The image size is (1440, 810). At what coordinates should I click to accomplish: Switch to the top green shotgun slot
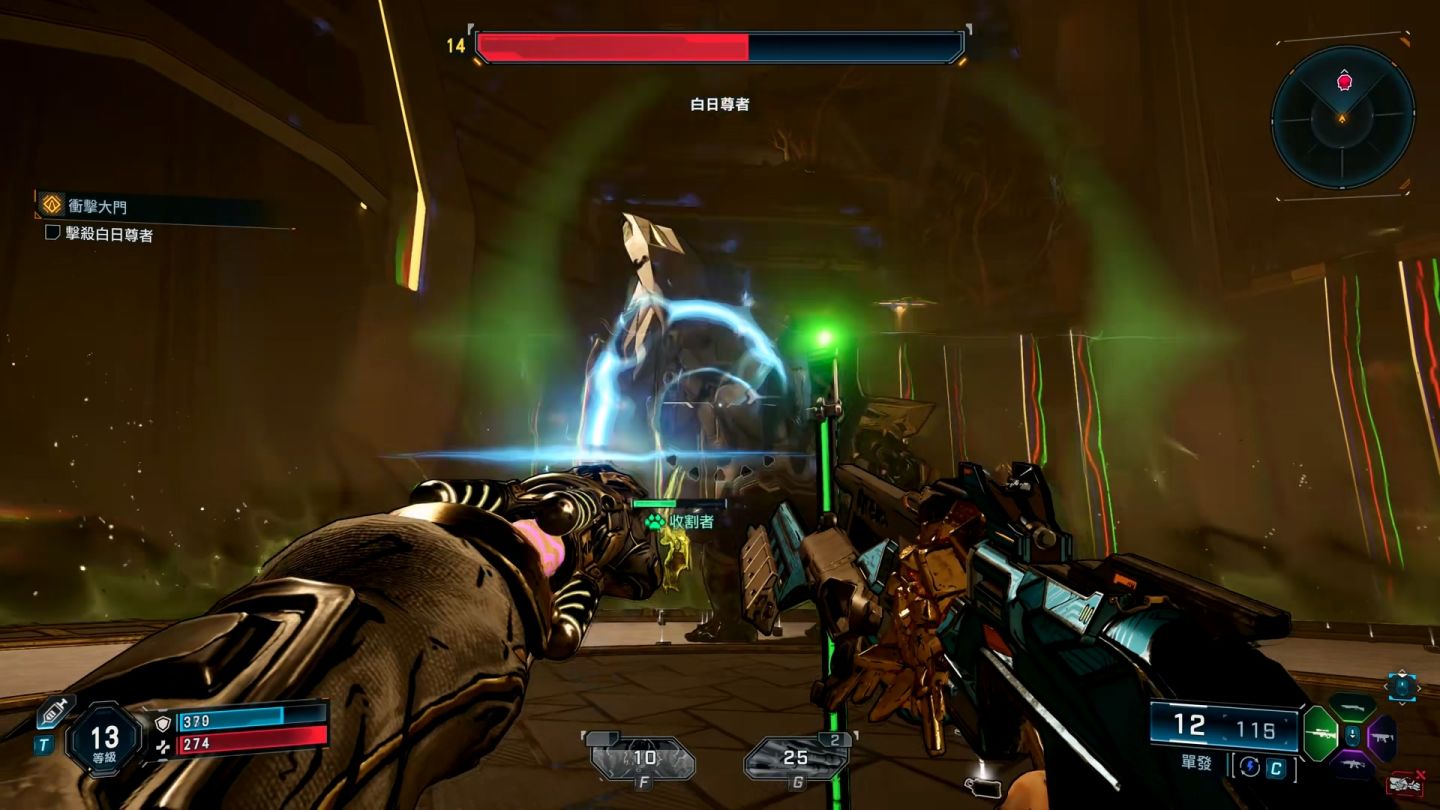click(1352, 708)
